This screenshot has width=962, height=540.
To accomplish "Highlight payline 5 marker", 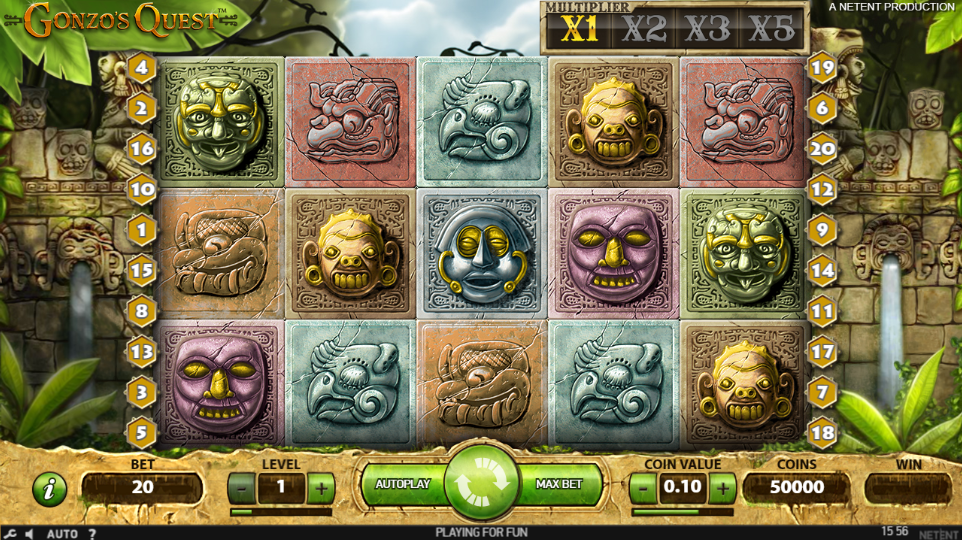I will click(141, 434).
